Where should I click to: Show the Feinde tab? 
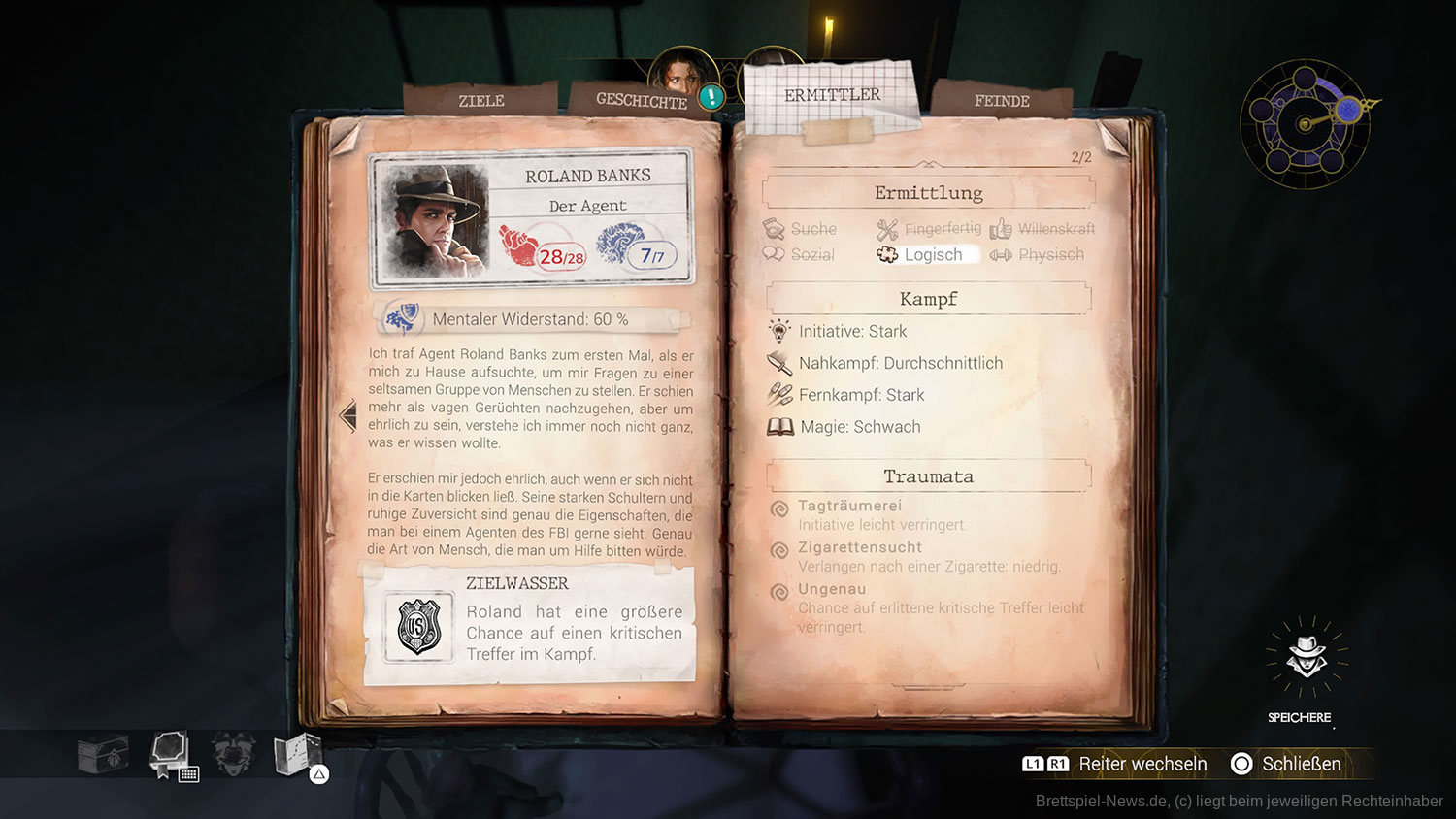[1002, 101]
